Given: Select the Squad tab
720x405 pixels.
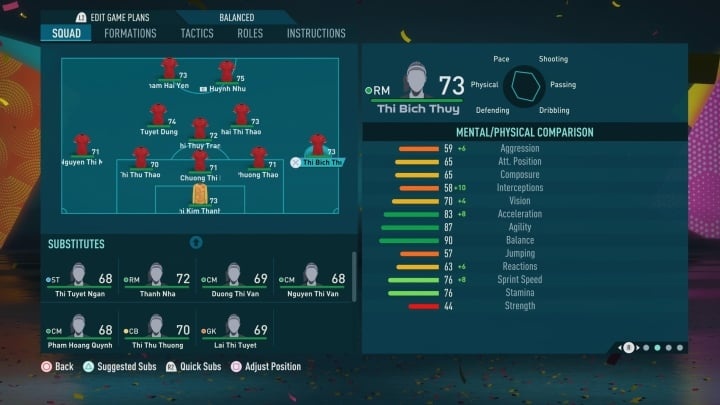Looking at the screenshot, I should pyautogui.click(x=69, y=33).
